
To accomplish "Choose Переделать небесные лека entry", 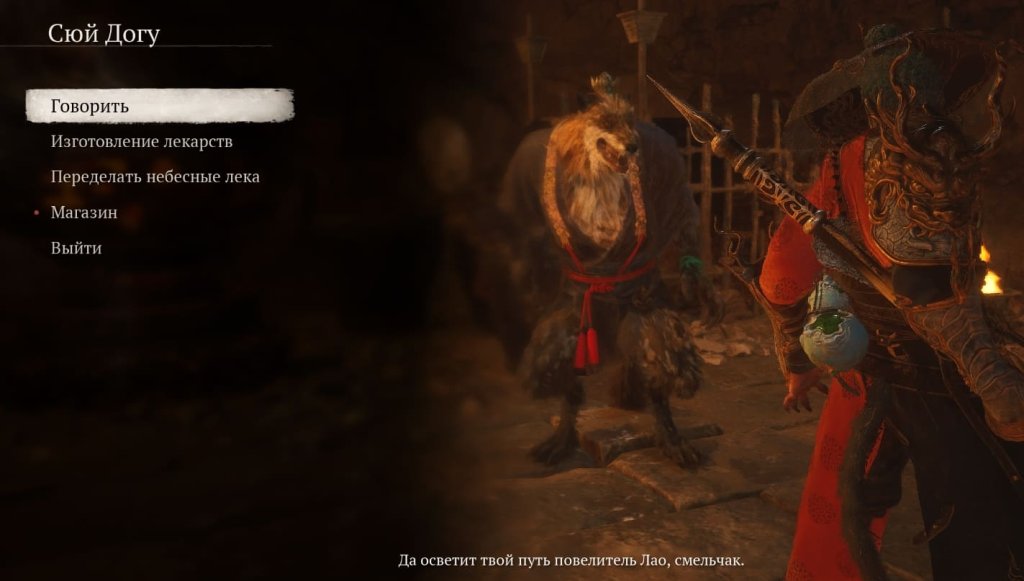I will pos(155,177).
